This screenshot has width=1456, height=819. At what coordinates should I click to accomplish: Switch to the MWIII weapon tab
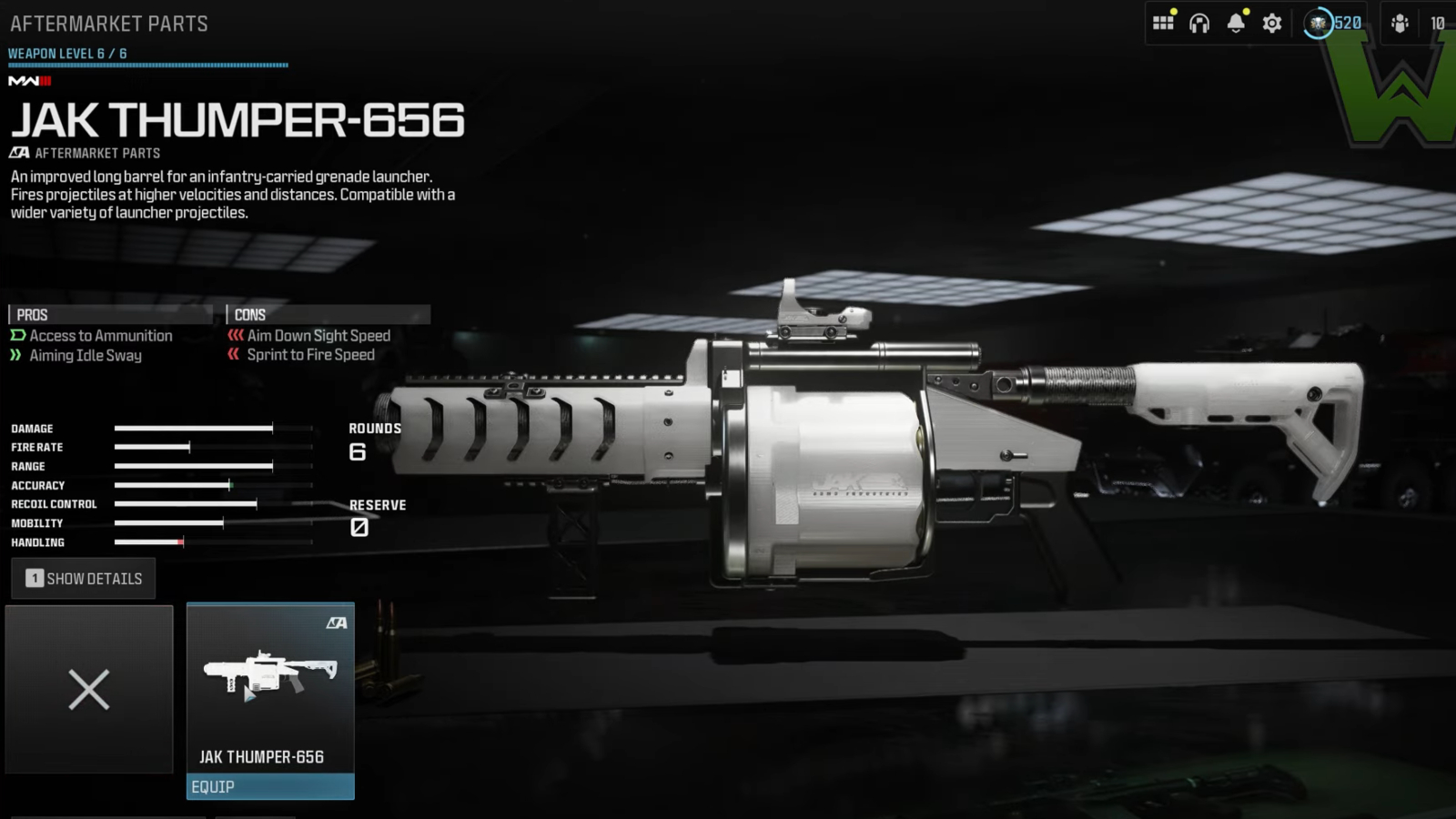pos(29,80)
